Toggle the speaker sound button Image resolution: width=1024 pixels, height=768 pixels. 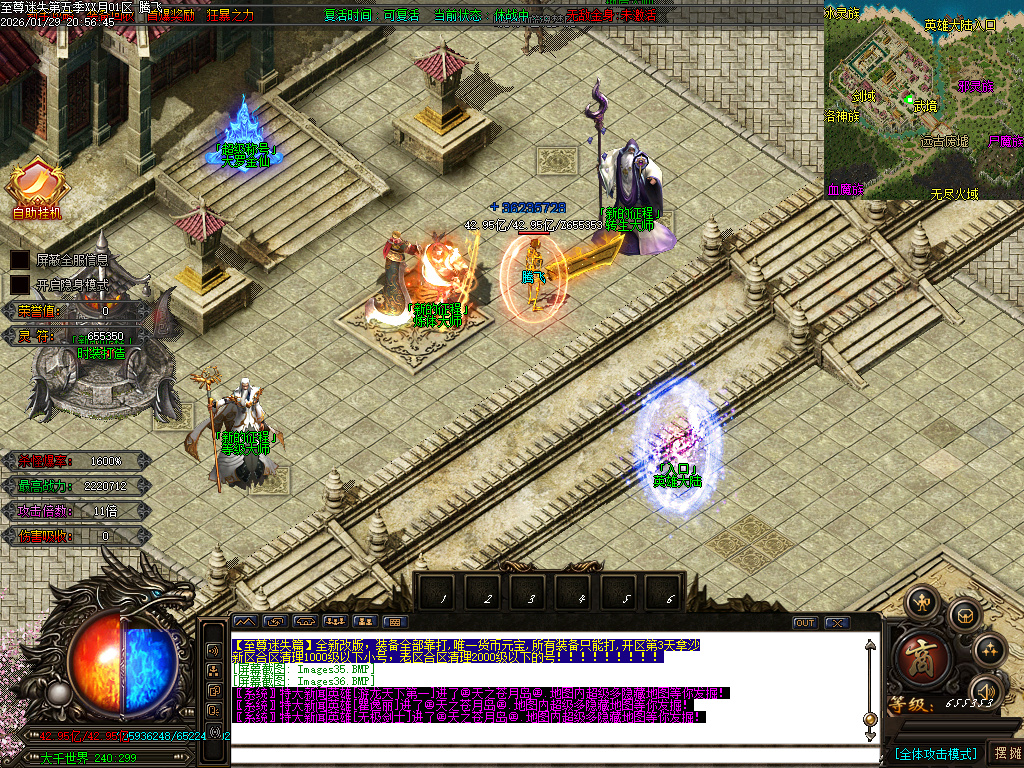click(x=988, y=691)
